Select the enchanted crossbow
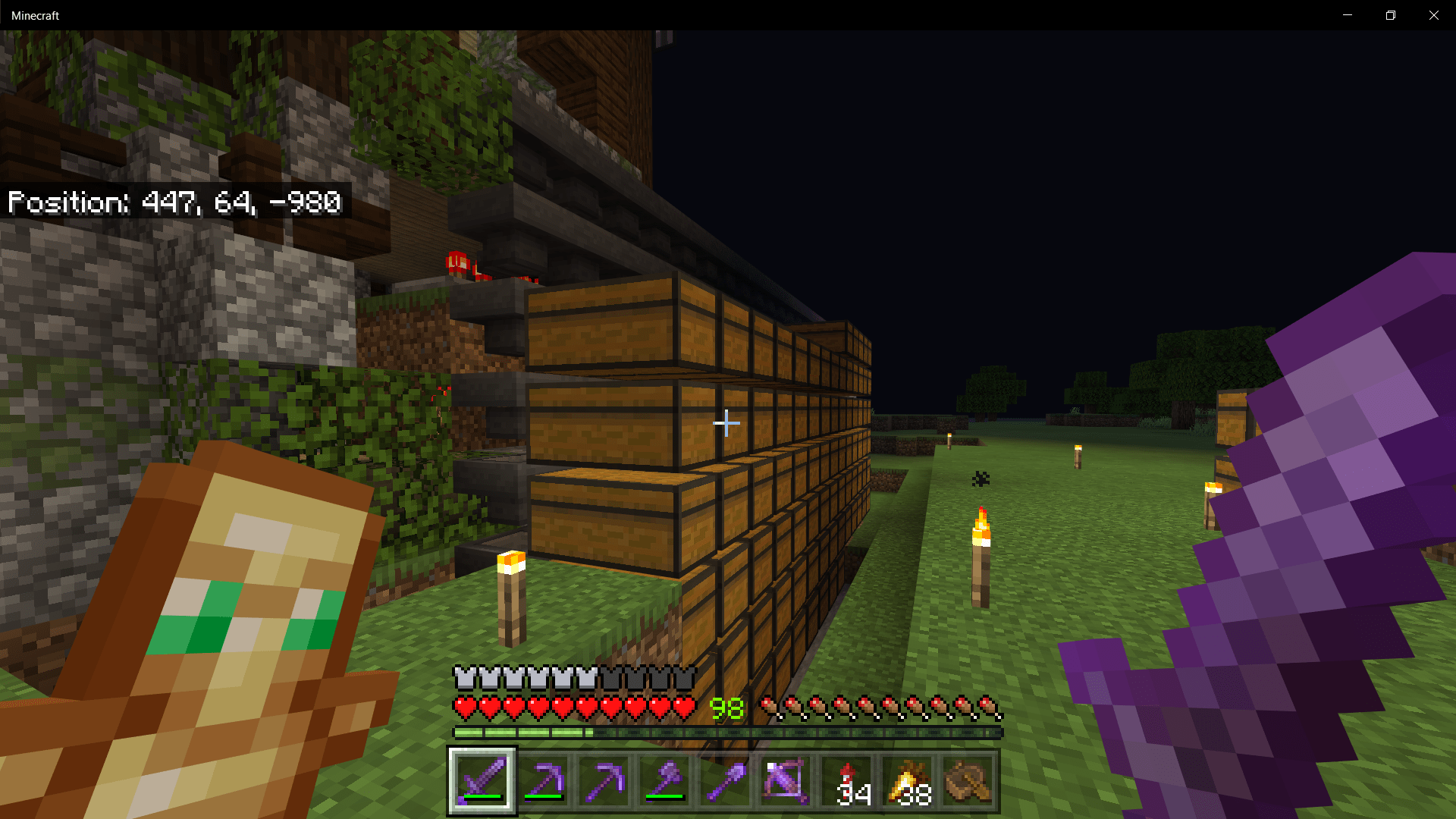Screen dimensions: 1456x819 tap(787, 781)
